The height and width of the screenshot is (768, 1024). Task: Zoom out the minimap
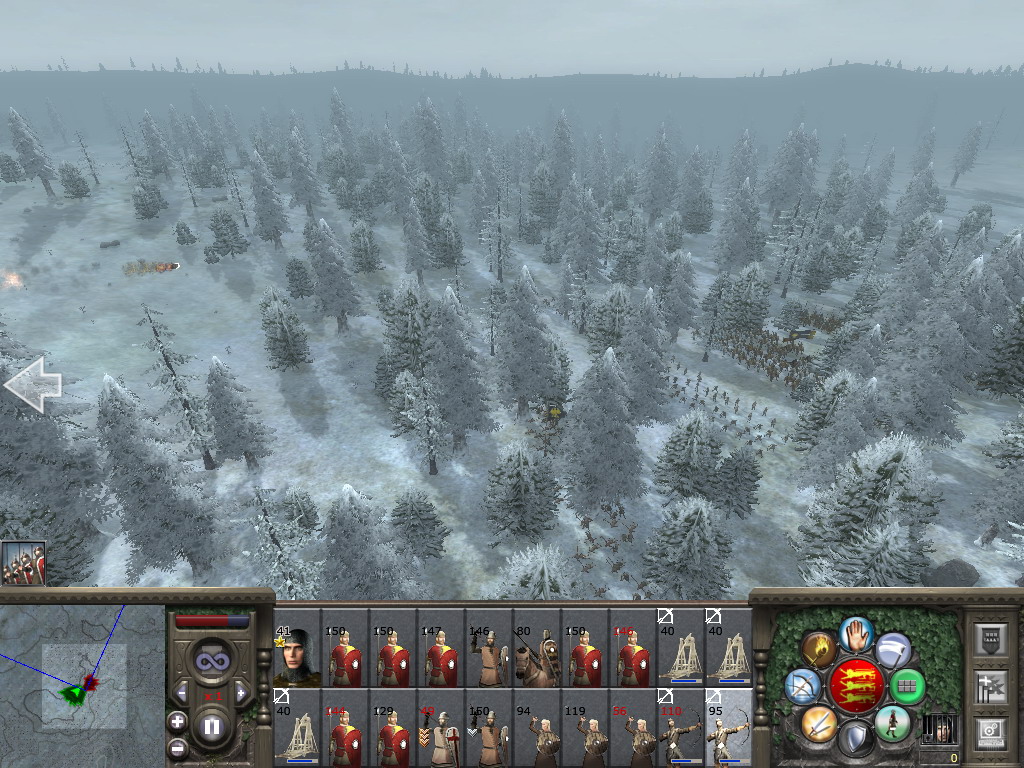(177, 746)
